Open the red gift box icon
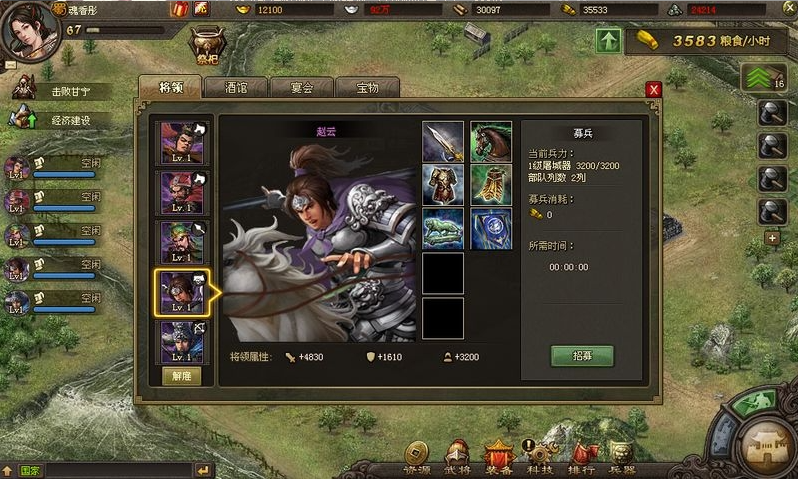This screenshot has height=479, width=798. point(181,9)
